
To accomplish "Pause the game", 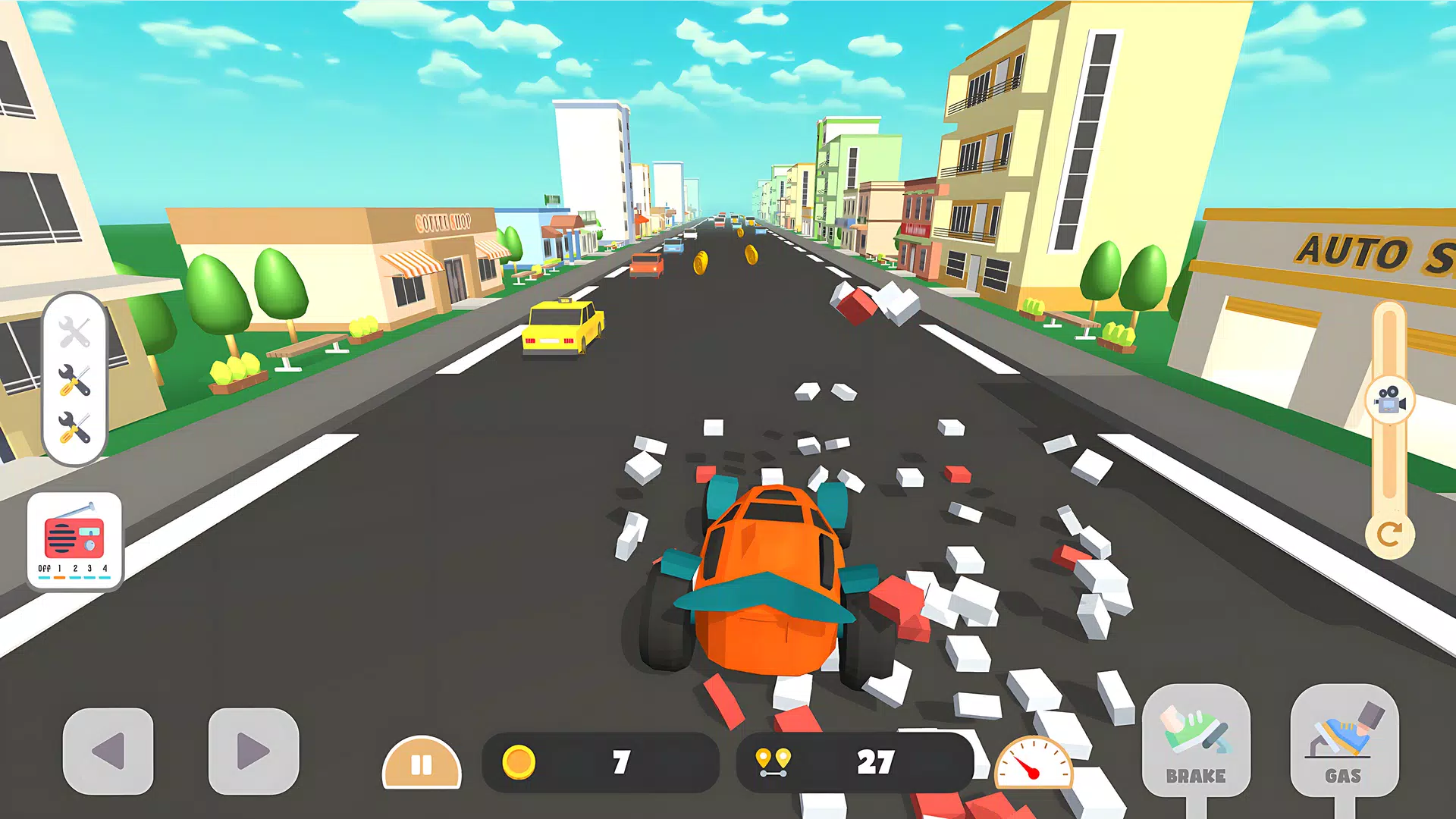I will [x=422, y=764].
